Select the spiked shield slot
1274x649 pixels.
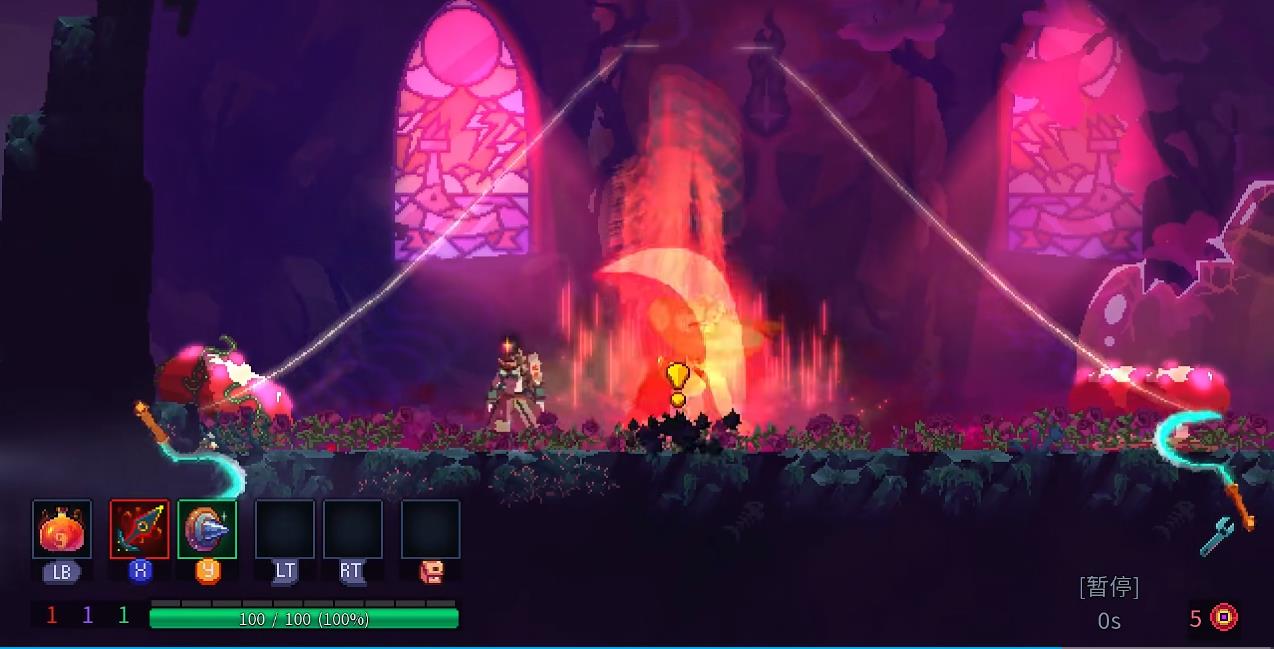(x=207, y=529)
